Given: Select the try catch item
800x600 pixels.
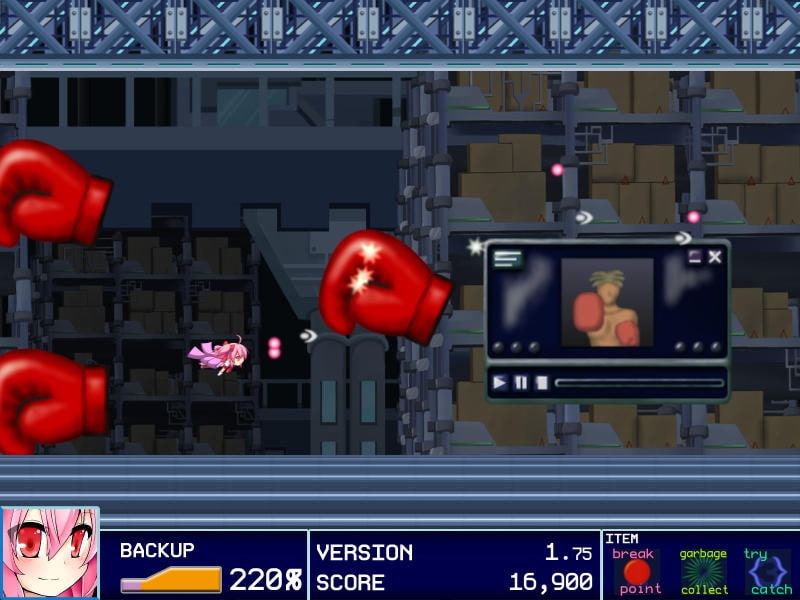Looking at the screenshot, I should [769, 571].
